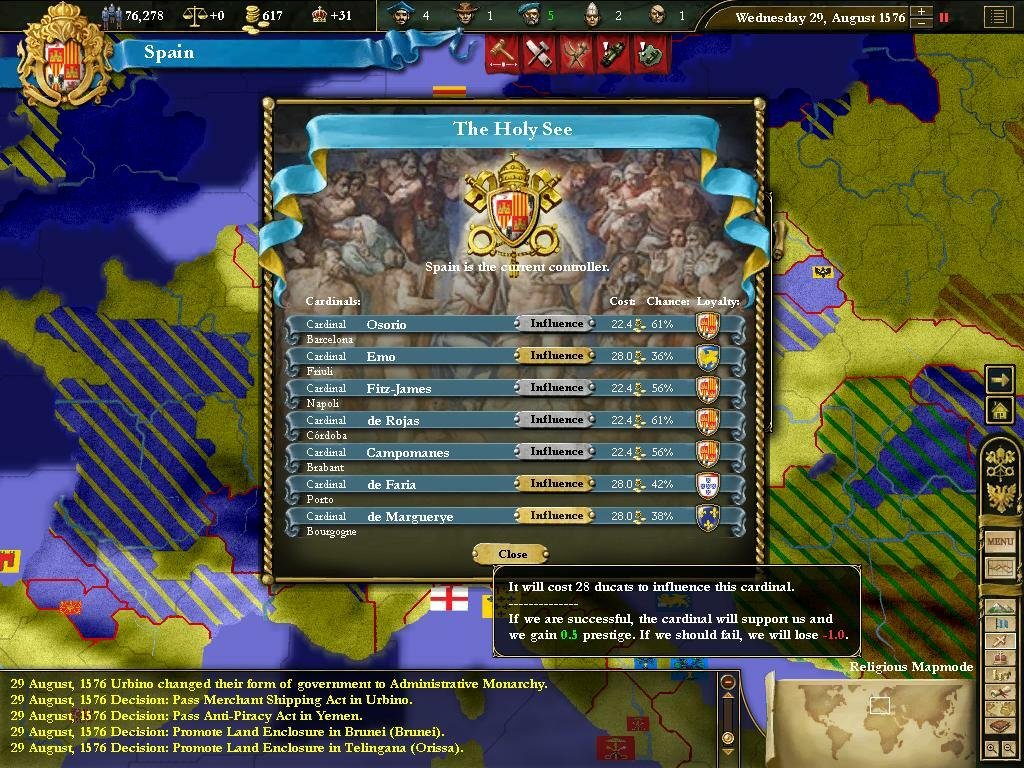Zoom in the map with magnifier plus
1024x768 pixels.
(x=992, y=748)
